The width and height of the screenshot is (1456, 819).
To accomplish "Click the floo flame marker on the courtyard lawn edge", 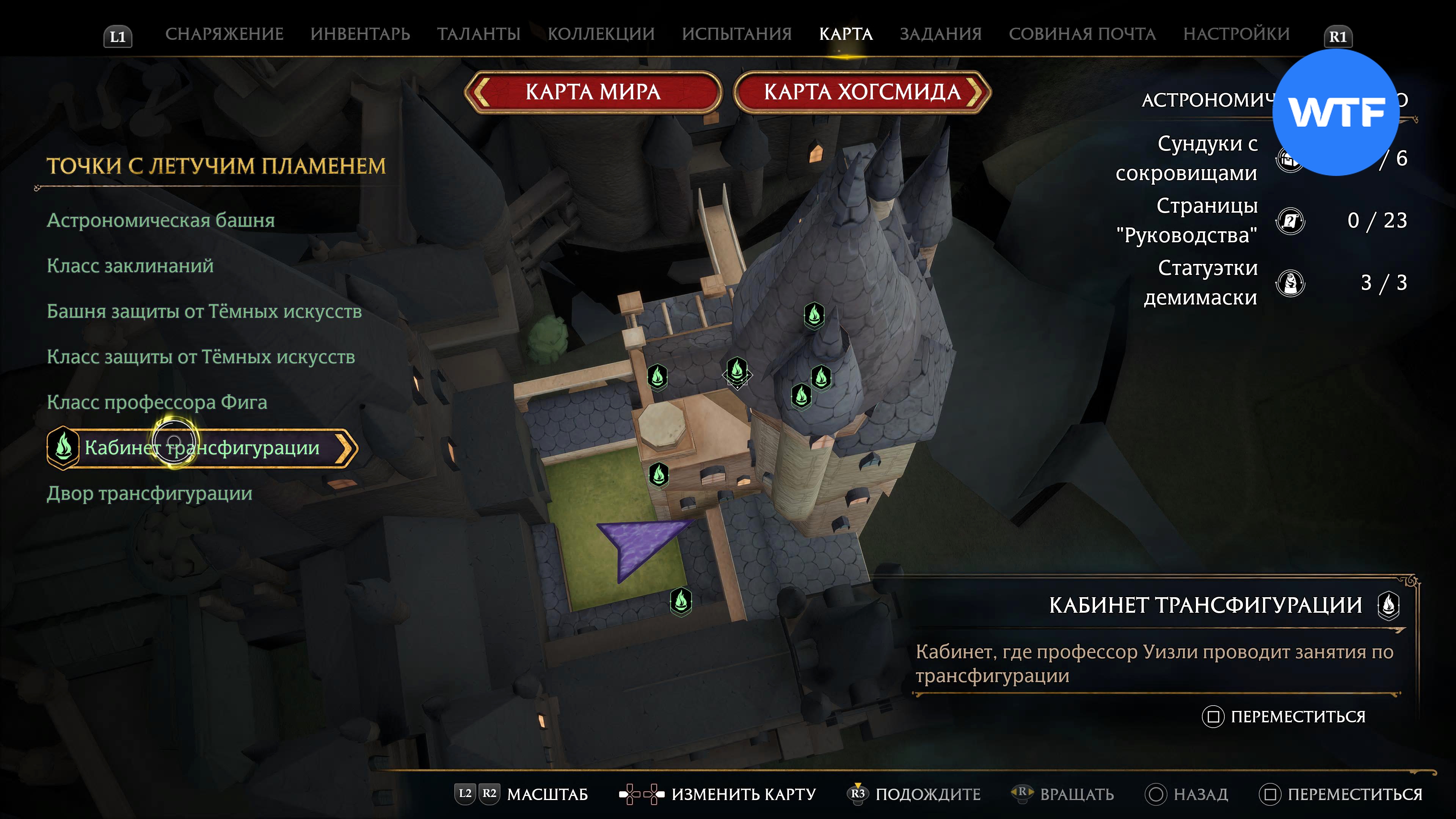I will [x=681, y=600].
